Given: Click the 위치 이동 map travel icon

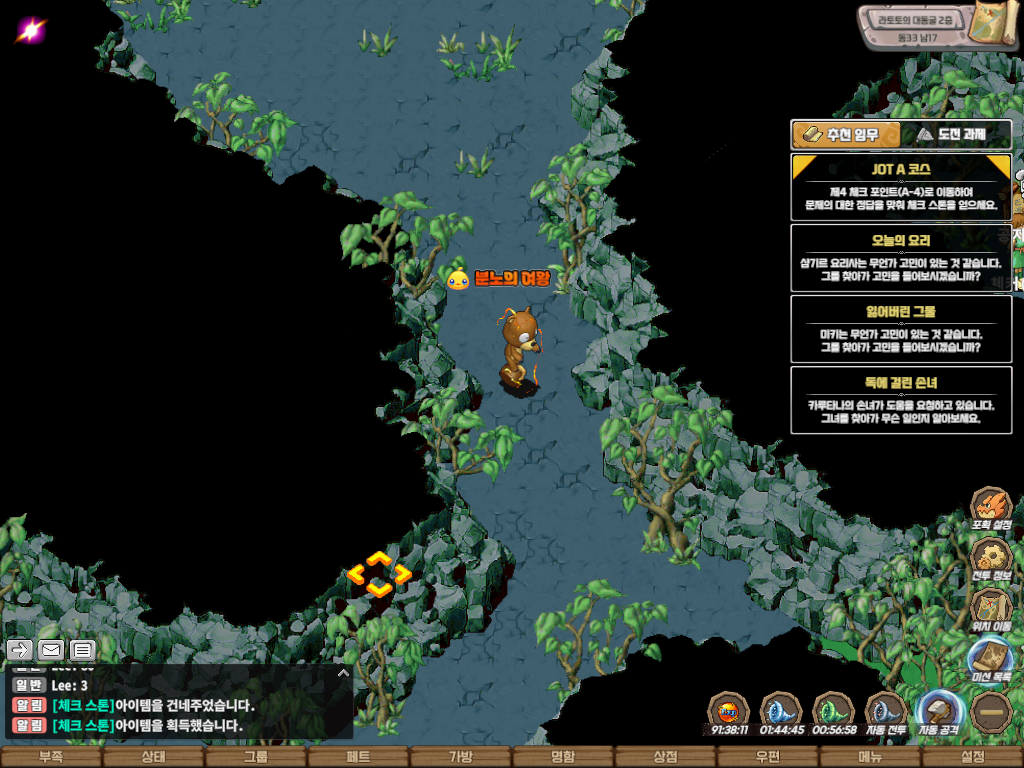Looking at the screenshot, I should 991,608.
